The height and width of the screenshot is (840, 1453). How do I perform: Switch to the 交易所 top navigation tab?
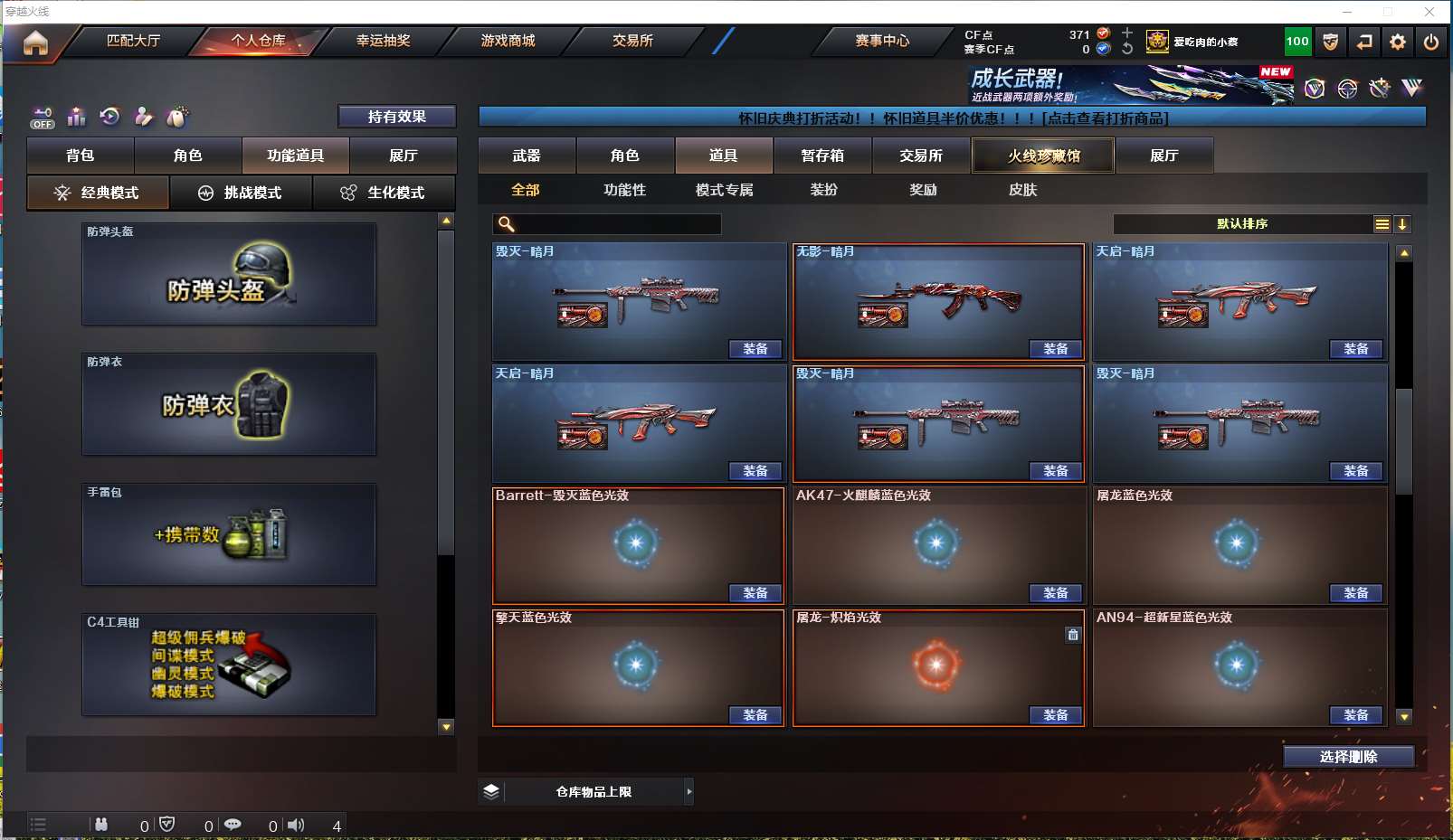632,41
